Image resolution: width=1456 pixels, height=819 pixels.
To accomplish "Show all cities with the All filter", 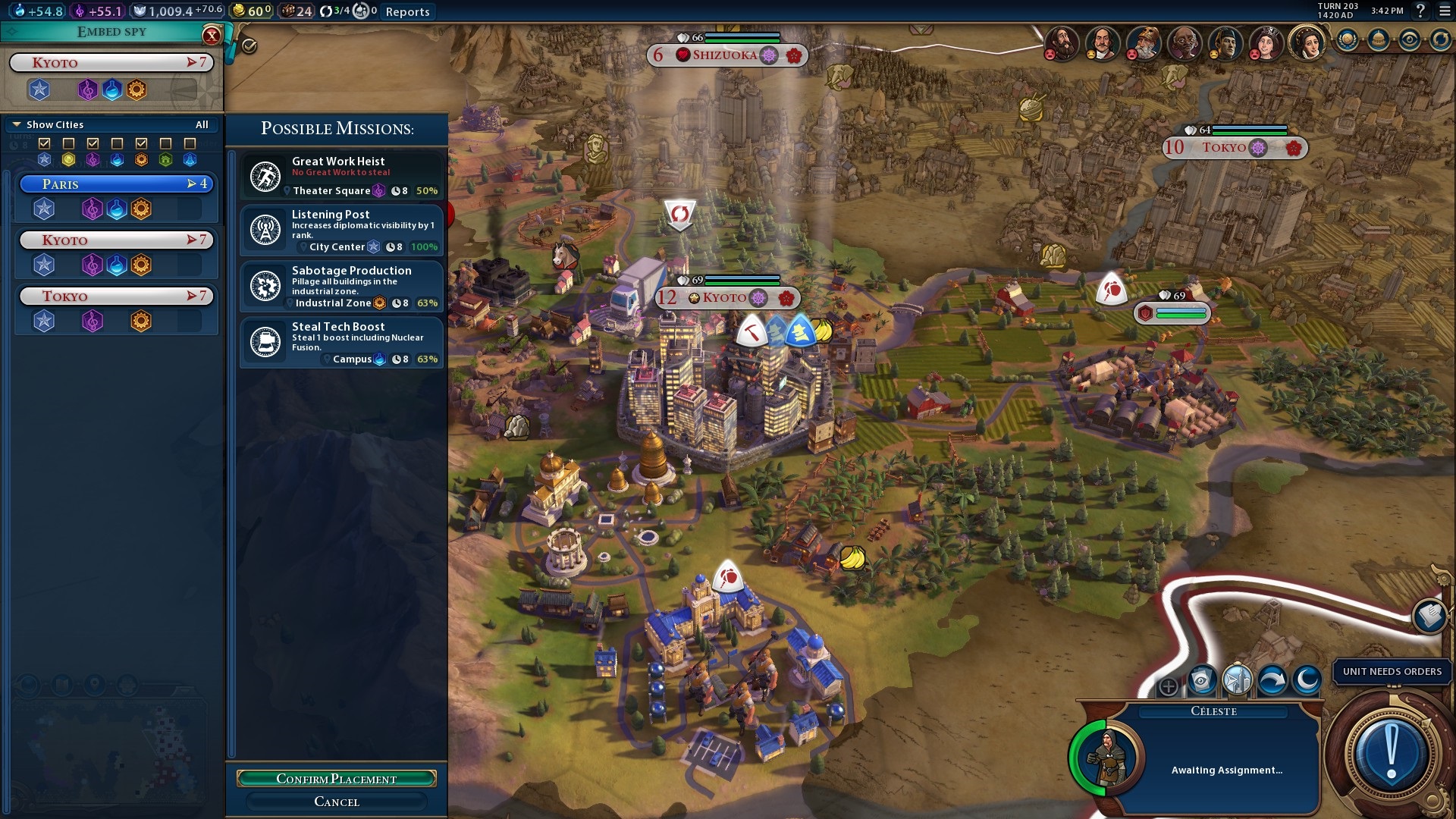I will click(202, 124).
